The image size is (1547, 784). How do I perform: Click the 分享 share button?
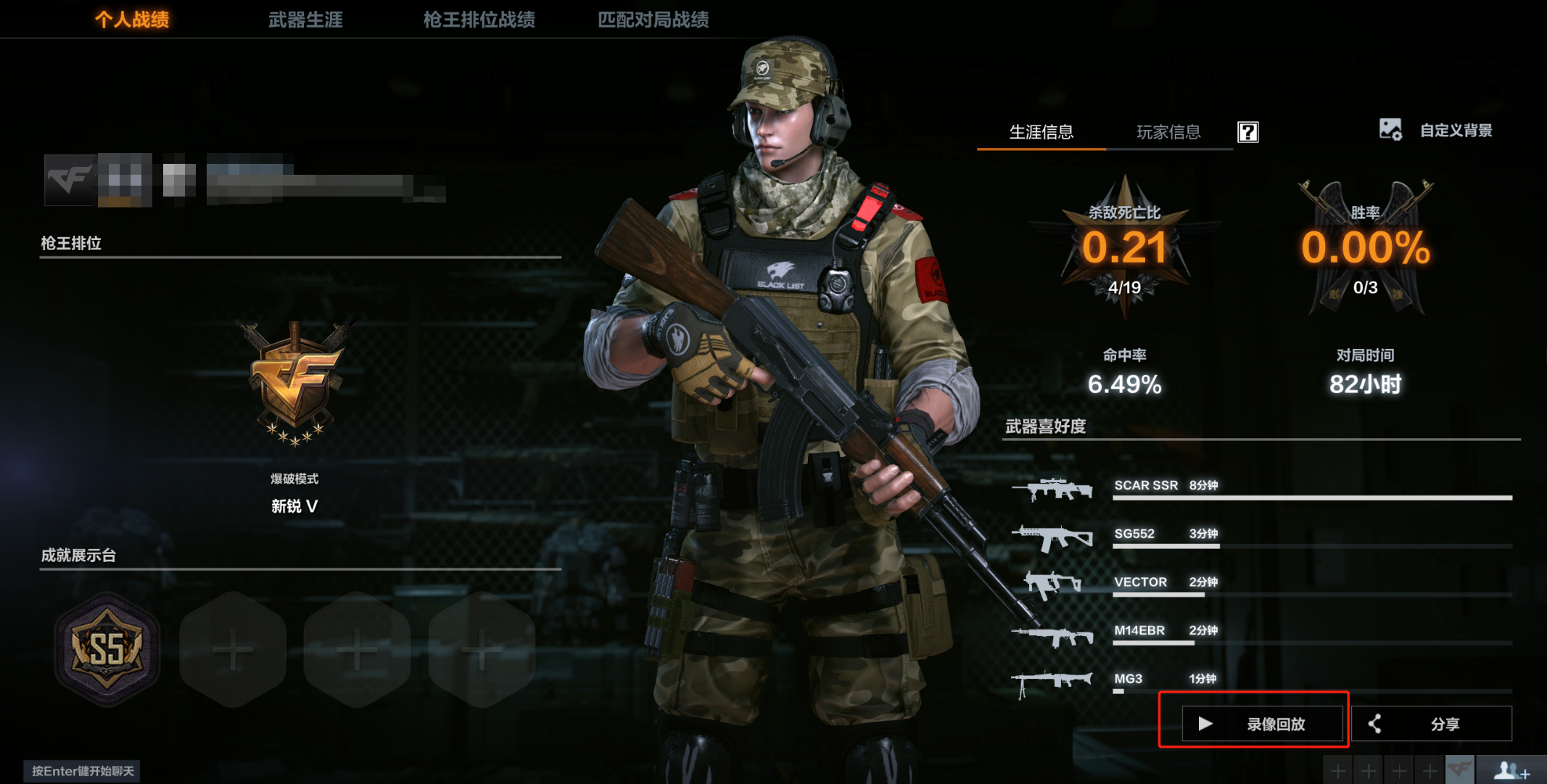pyautogui.click(x=1431, y=724)
